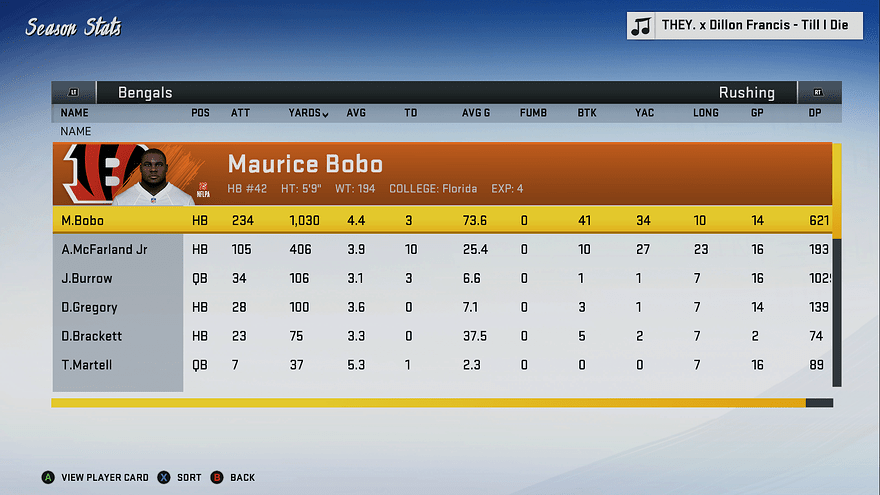Select the M.Bobo stats row
This screenshot has height=495, width=880.
point(440,220)
